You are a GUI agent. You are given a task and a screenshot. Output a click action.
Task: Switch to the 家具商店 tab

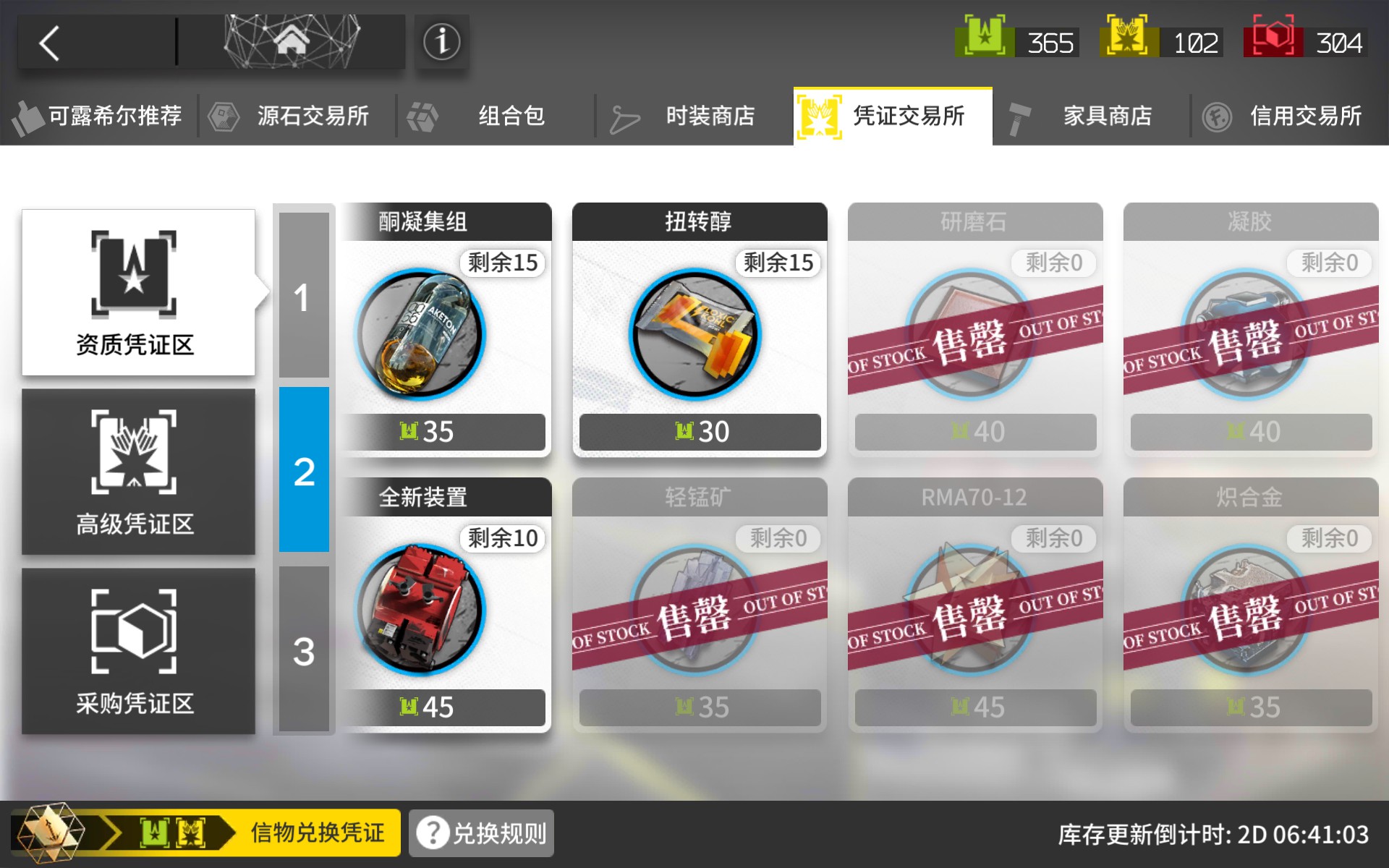coord(1108,116)
